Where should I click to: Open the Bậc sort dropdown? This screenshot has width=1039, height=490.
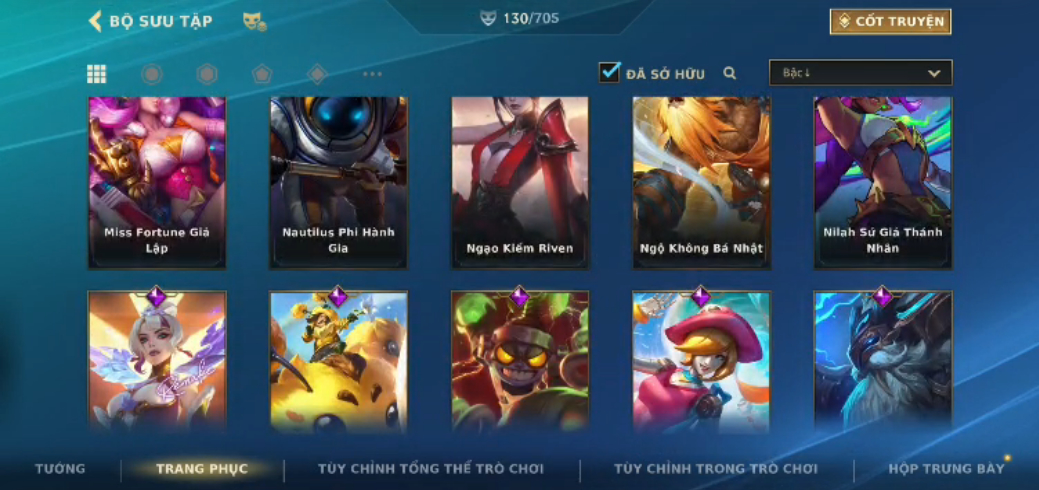860,73
